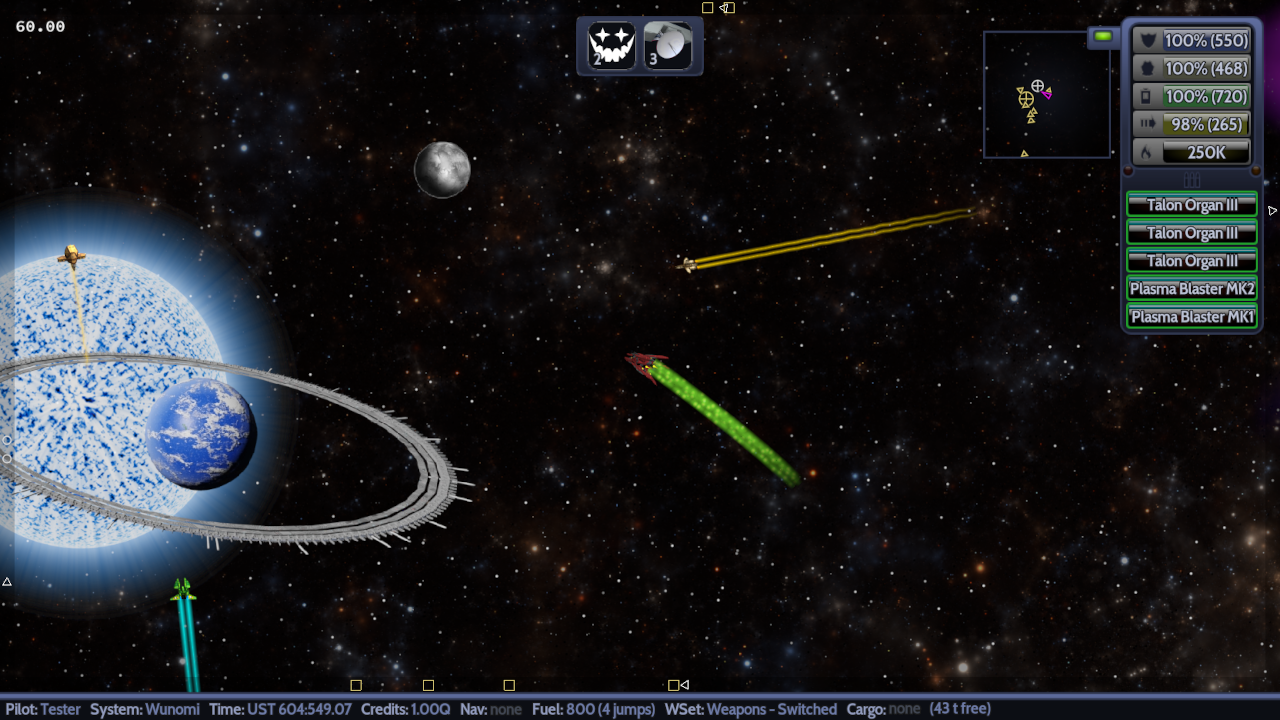The width and height of the screenshot is (1280, 720).
Task: Select the Plasma Blaster MK1 weapon
Action: coord(1191,317)
